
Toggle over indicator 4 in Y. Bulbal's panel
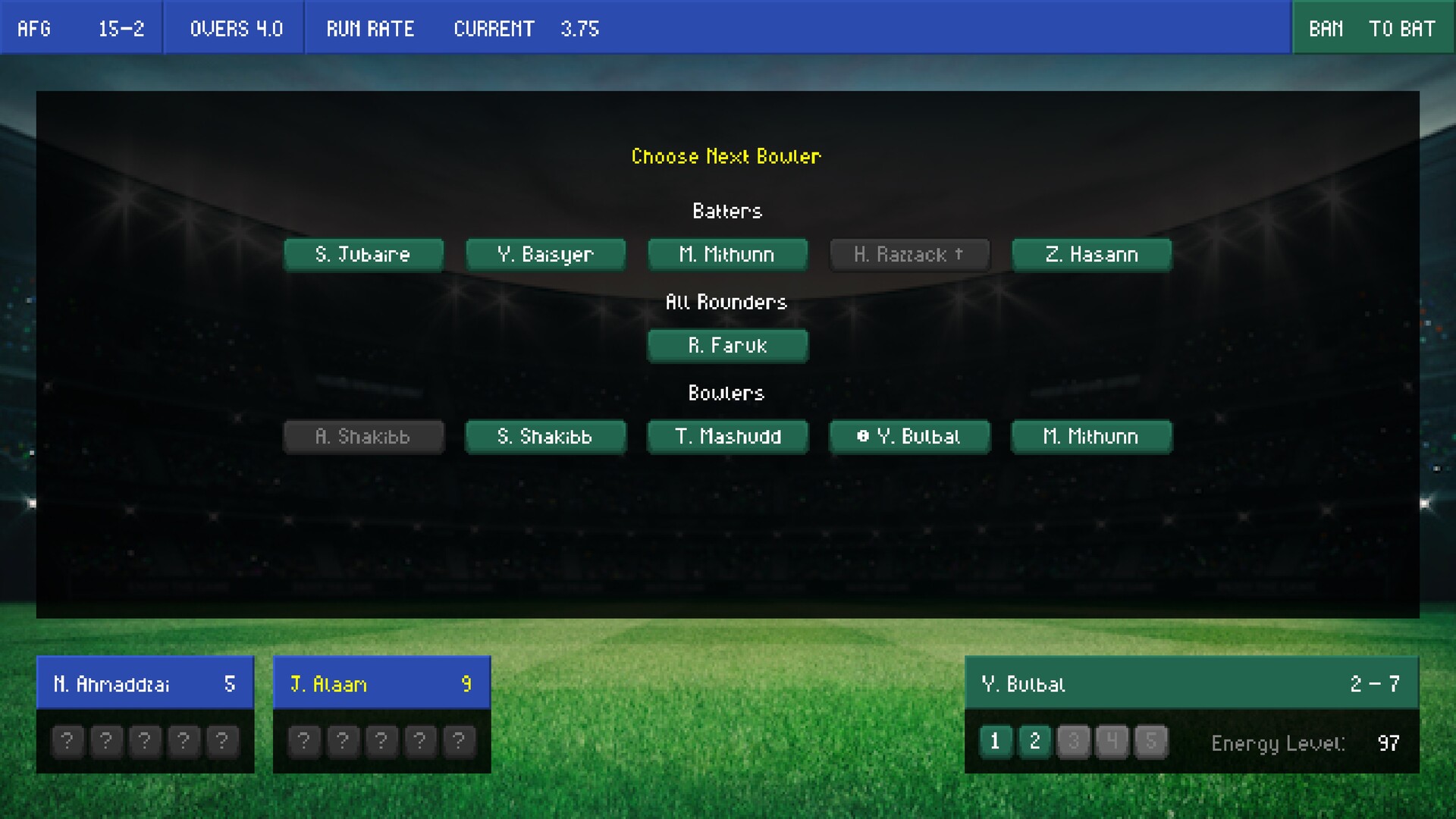click(x=1112, y=743)
